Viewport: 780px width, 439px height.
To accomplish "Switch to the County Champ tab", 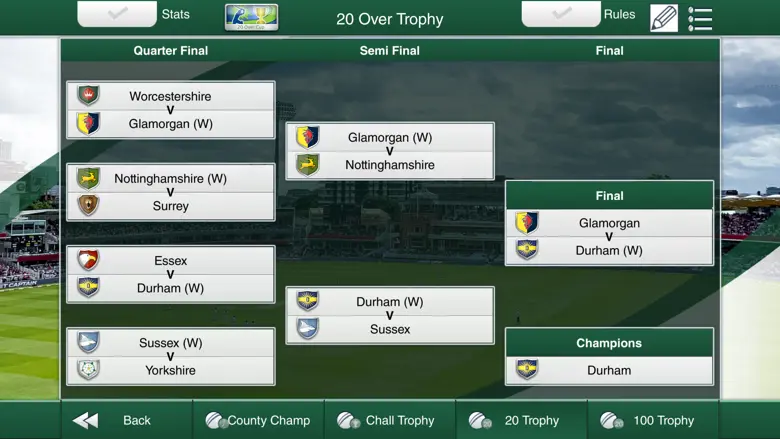I will (x=258, y=420).
